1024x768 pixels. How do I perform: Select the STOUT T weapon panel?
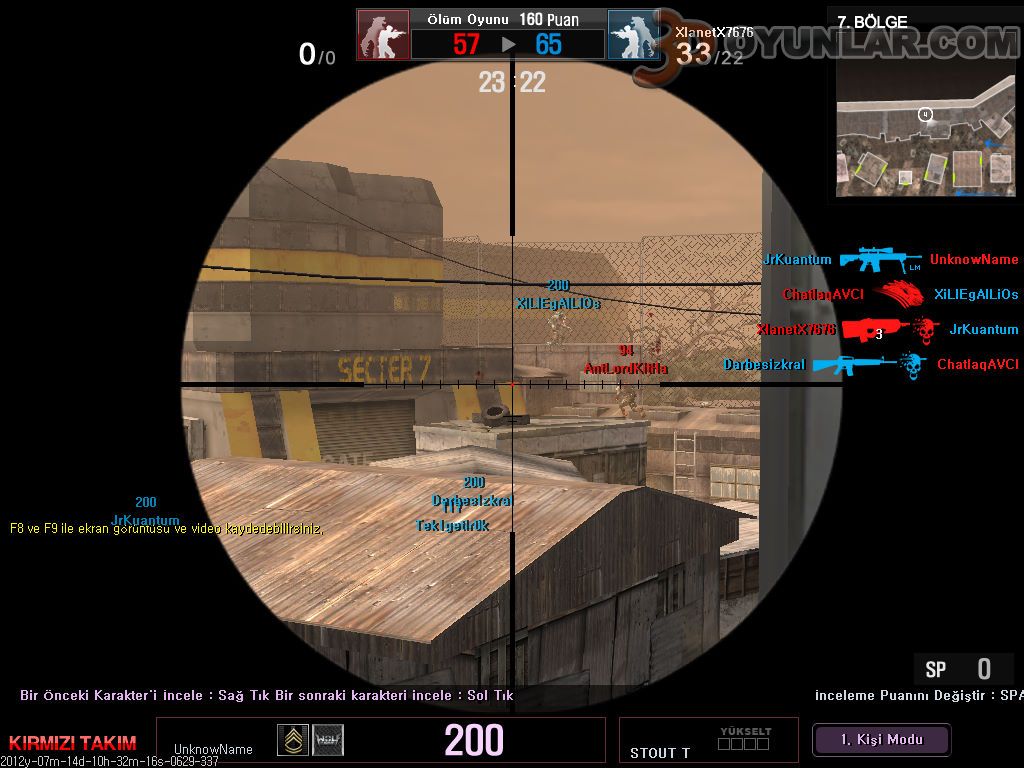[708, 740]
